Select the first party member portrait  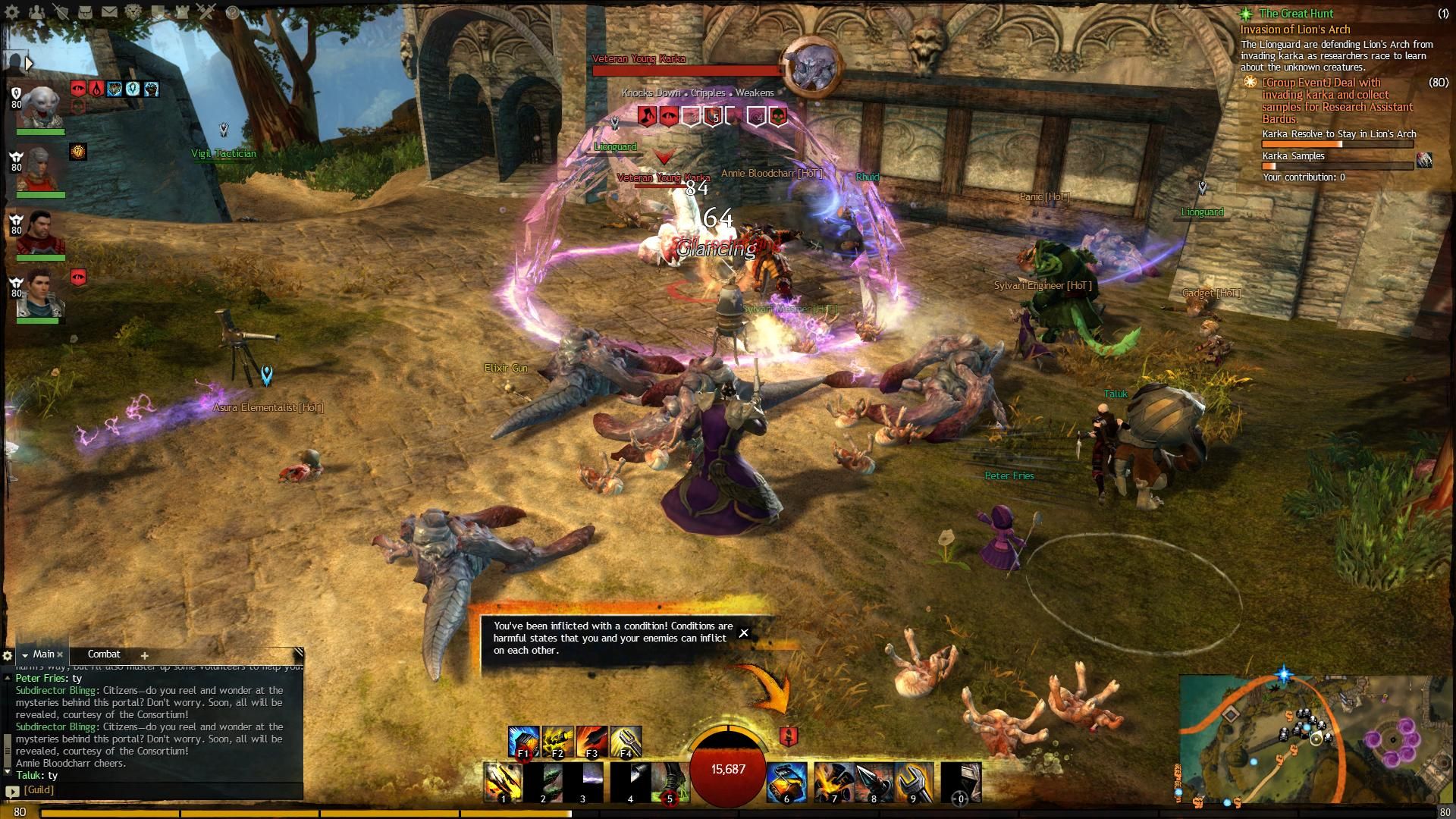(39, 108)
